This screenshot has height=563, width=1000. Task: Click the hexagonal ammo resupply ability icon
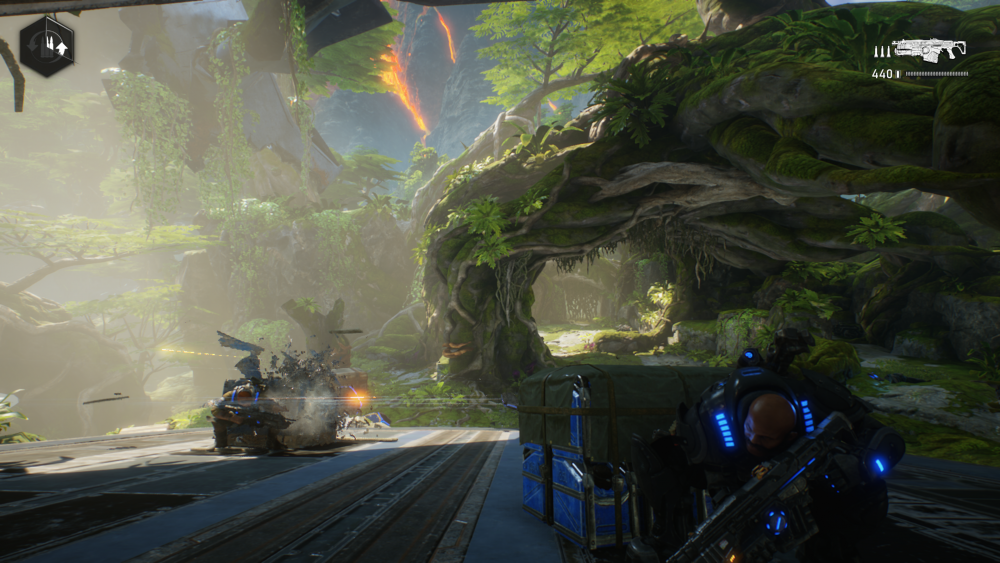[47, 46]
